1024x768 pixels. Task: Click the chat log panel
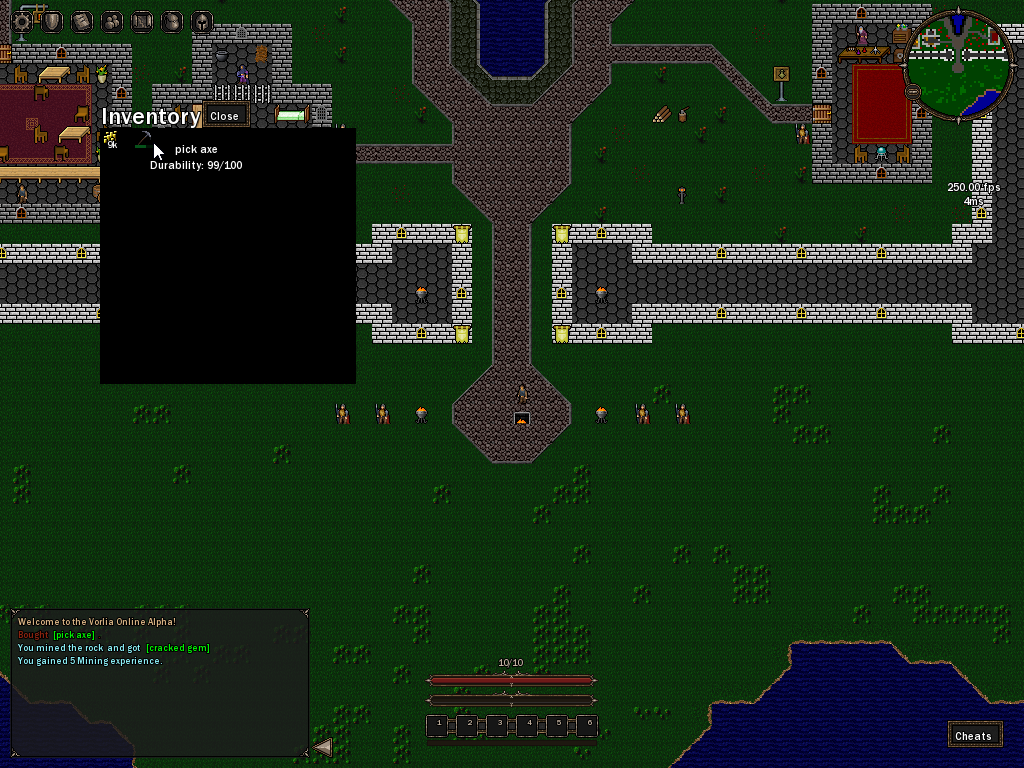(160, 700)
